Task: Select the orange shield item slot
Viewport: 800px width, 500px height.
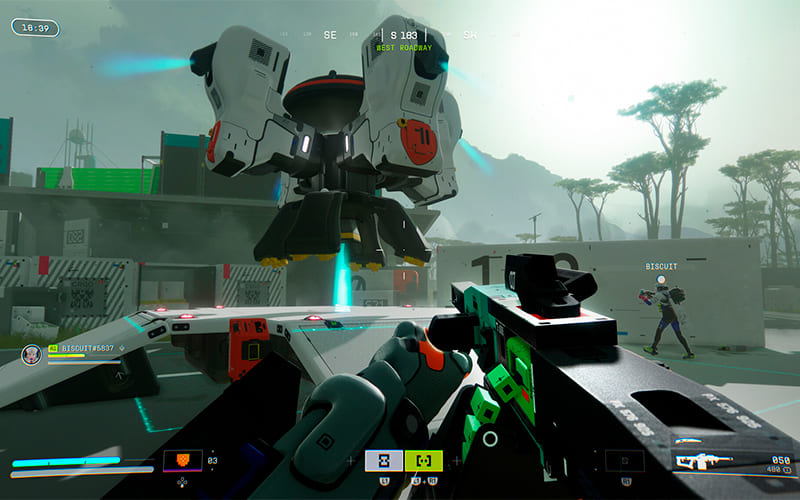Action: click(x=182, y=461)
